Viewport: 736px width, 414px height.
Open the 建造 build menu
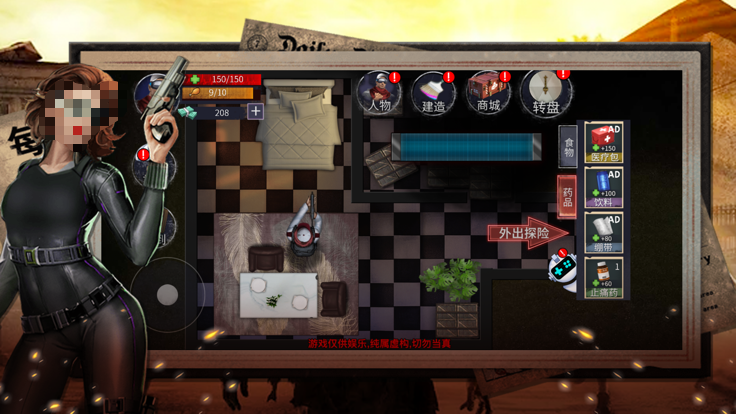point(433,92)
